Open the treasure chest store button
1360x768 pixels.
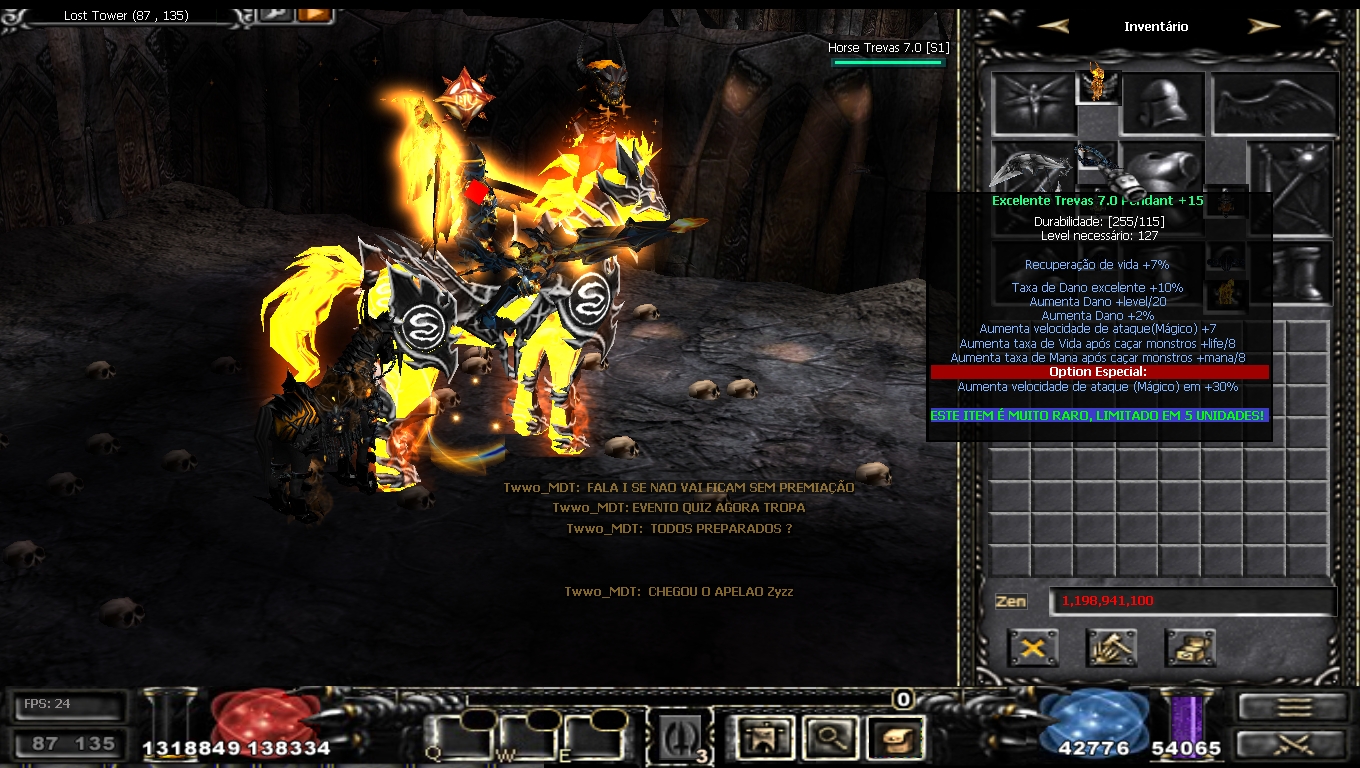1190,648
